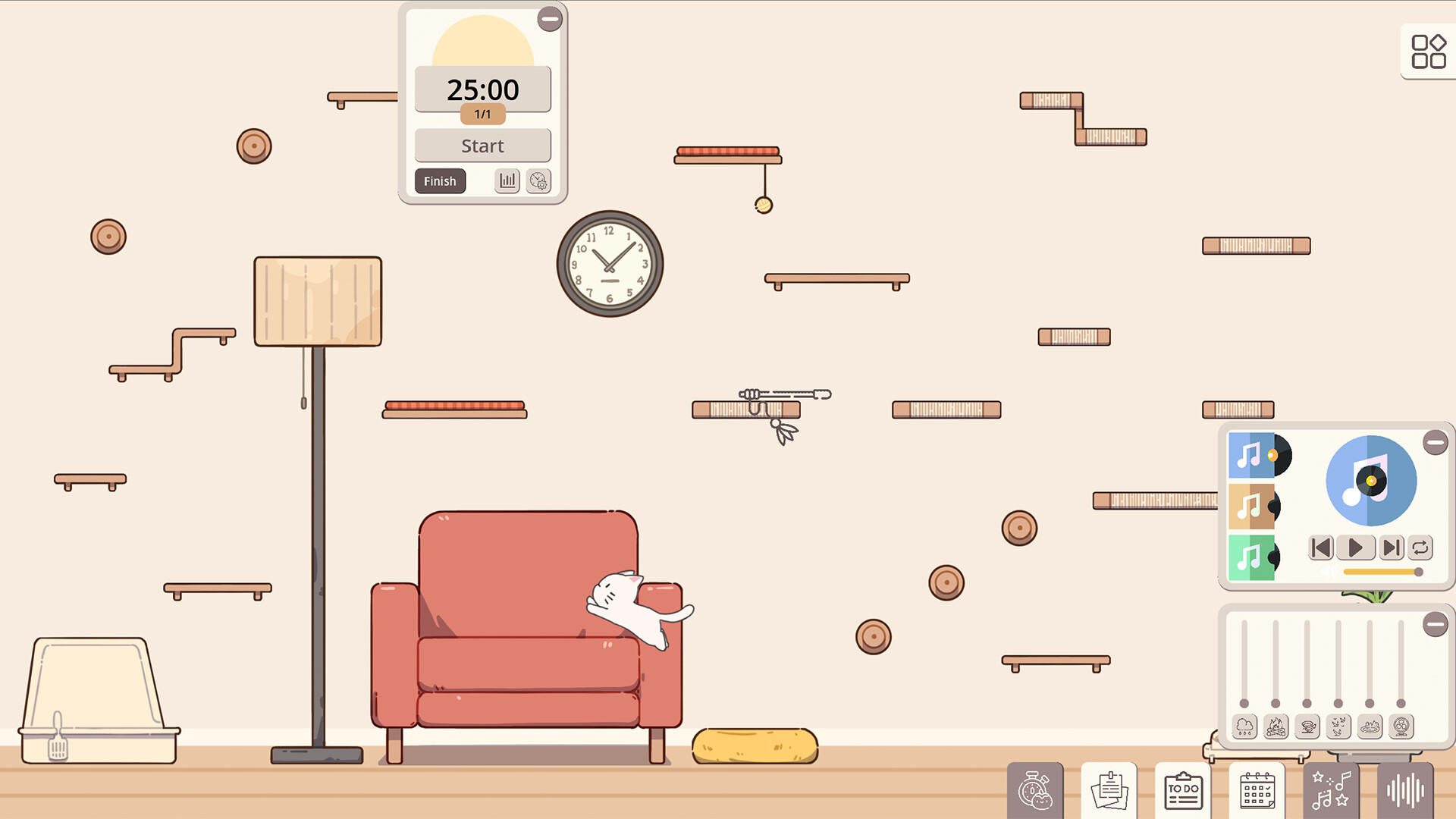Open the timer statistics panel
Viewport: 1456px width, 819px height.
(507, 181)
